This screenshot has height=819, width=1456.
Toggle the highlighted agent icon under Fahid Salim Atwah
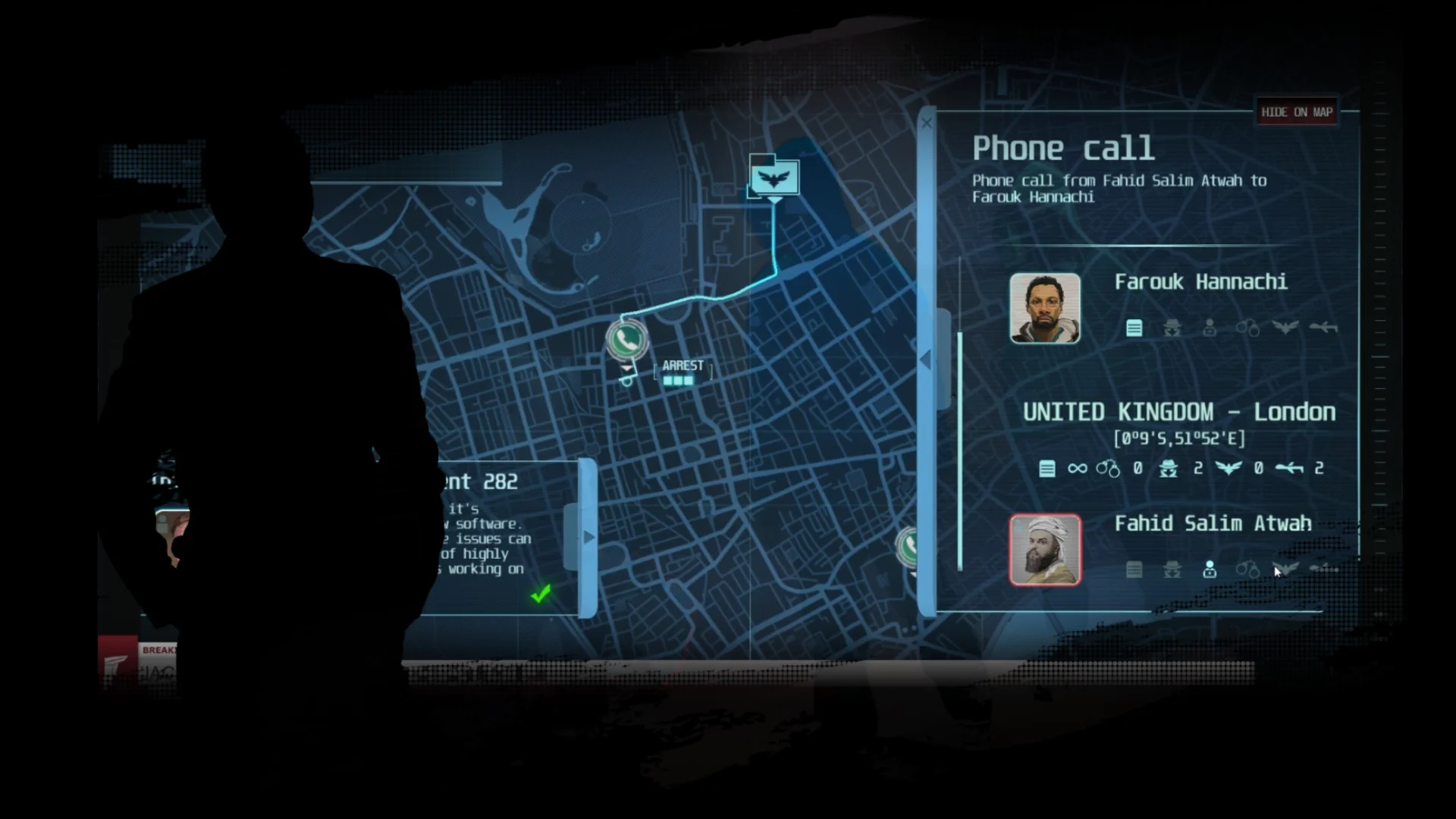1210,570
